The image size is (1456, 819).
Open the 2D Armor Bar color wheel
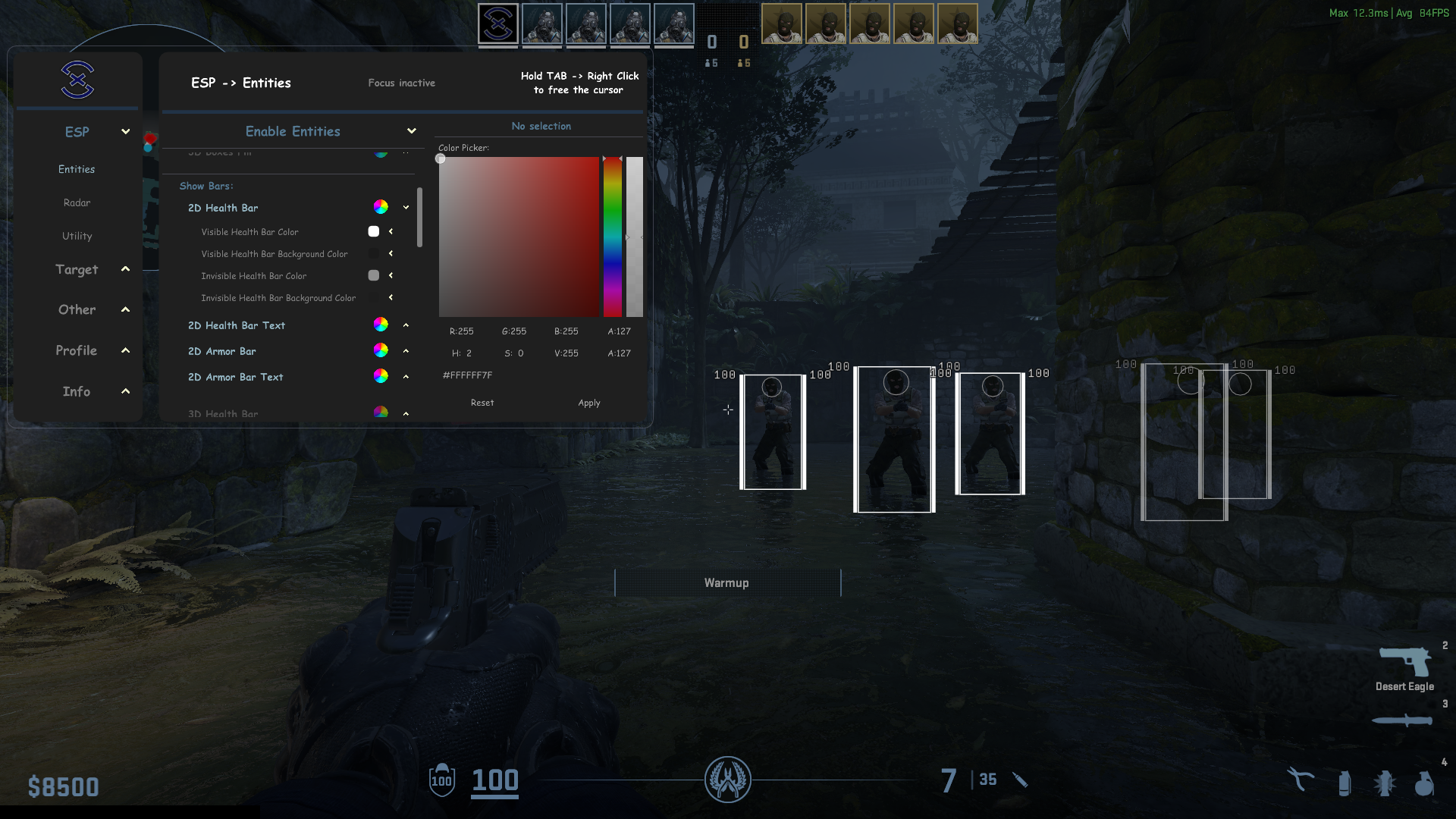381,350
